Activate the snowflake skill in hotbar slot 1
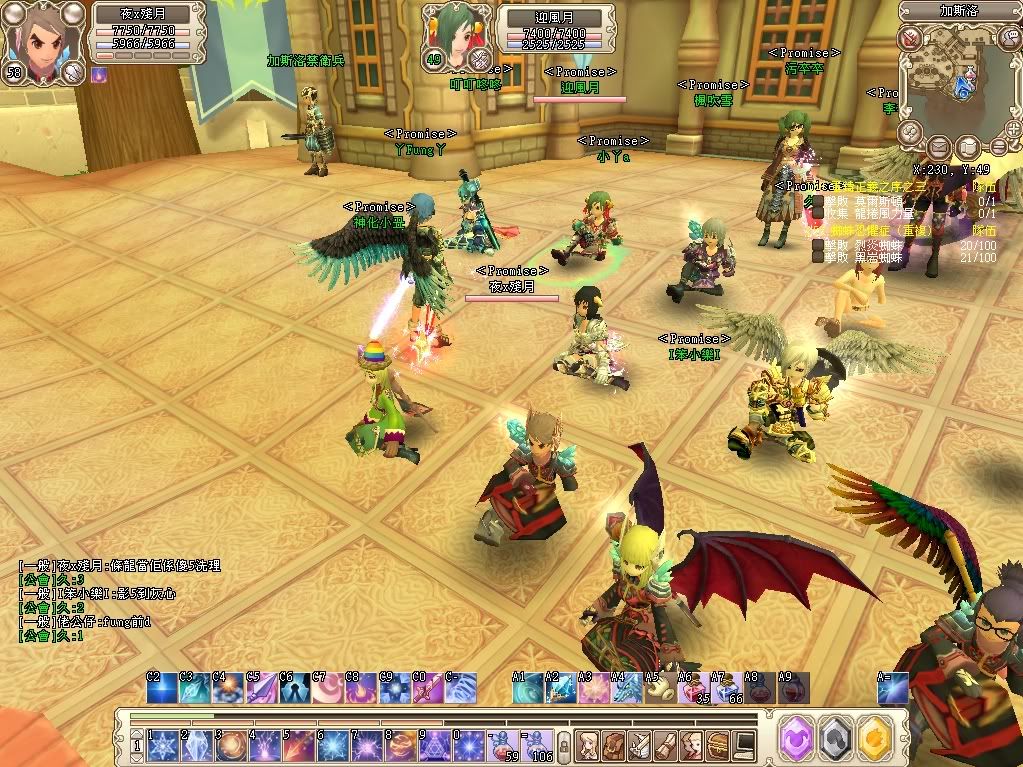1023x767 pixels. [163, 744]
